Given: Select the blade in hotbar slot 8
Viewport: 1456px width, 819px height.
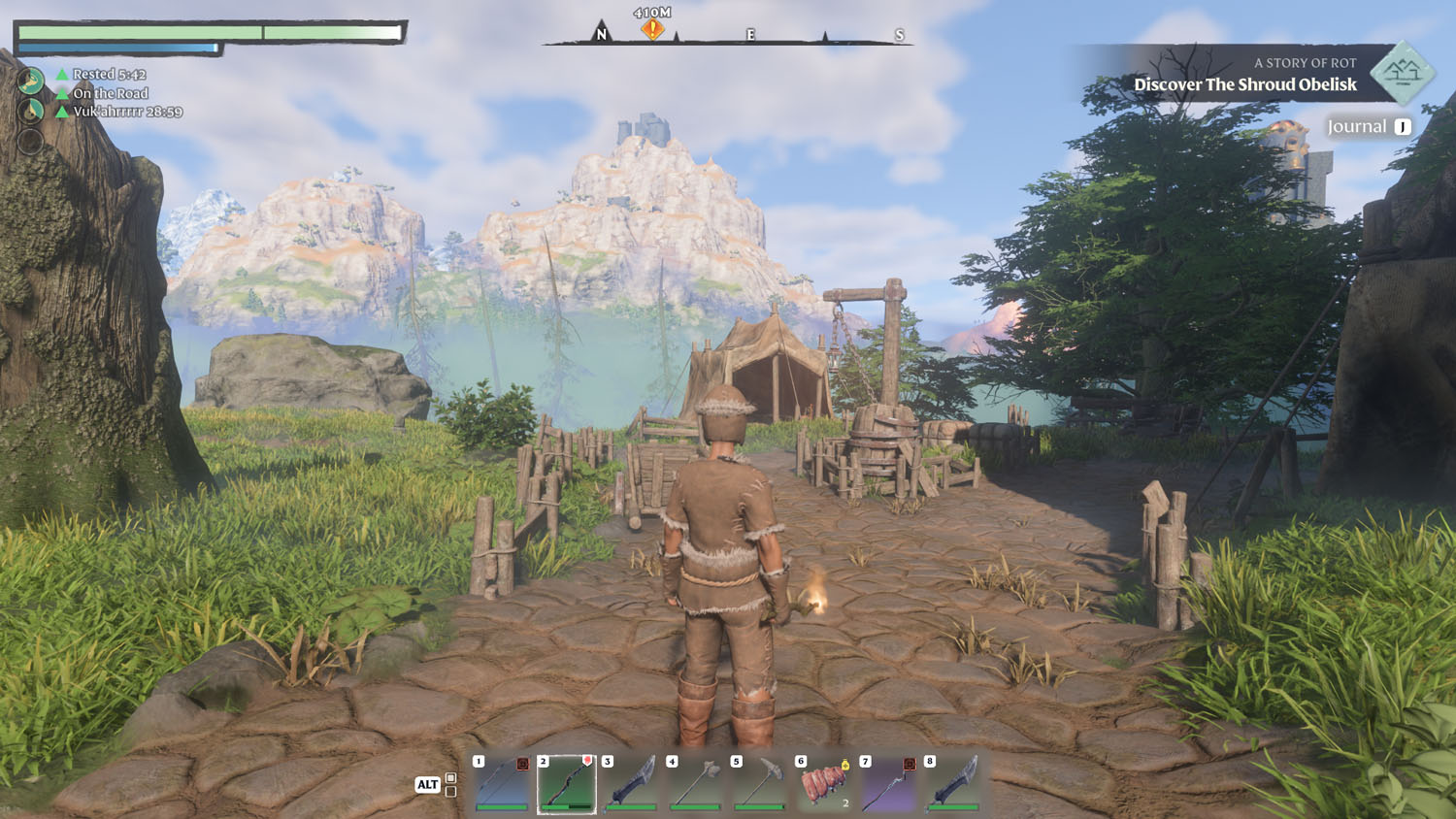Looking at the screenshot, I should click(953, 783).
